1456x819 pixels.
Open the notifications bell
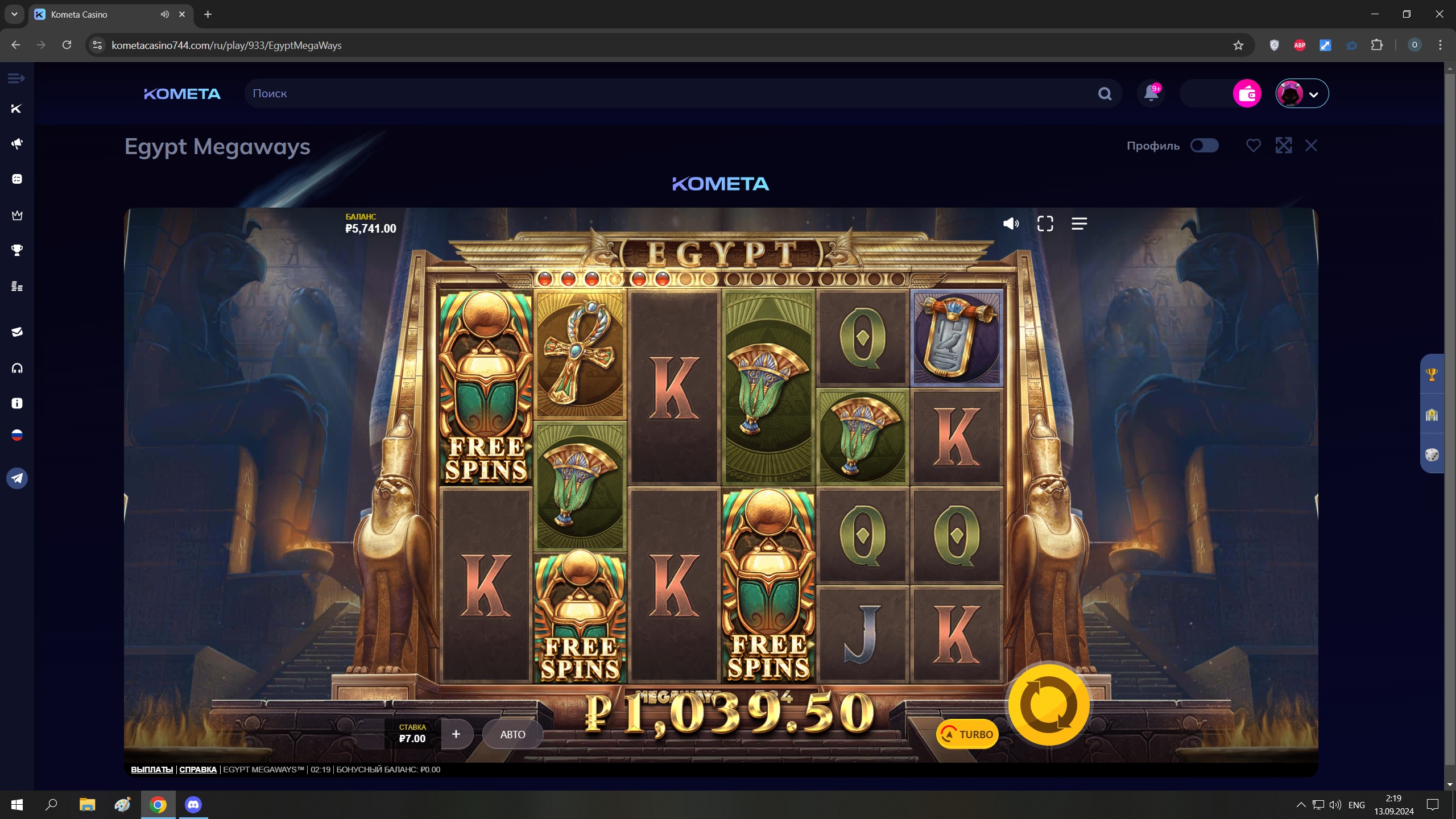[1151, 93]
